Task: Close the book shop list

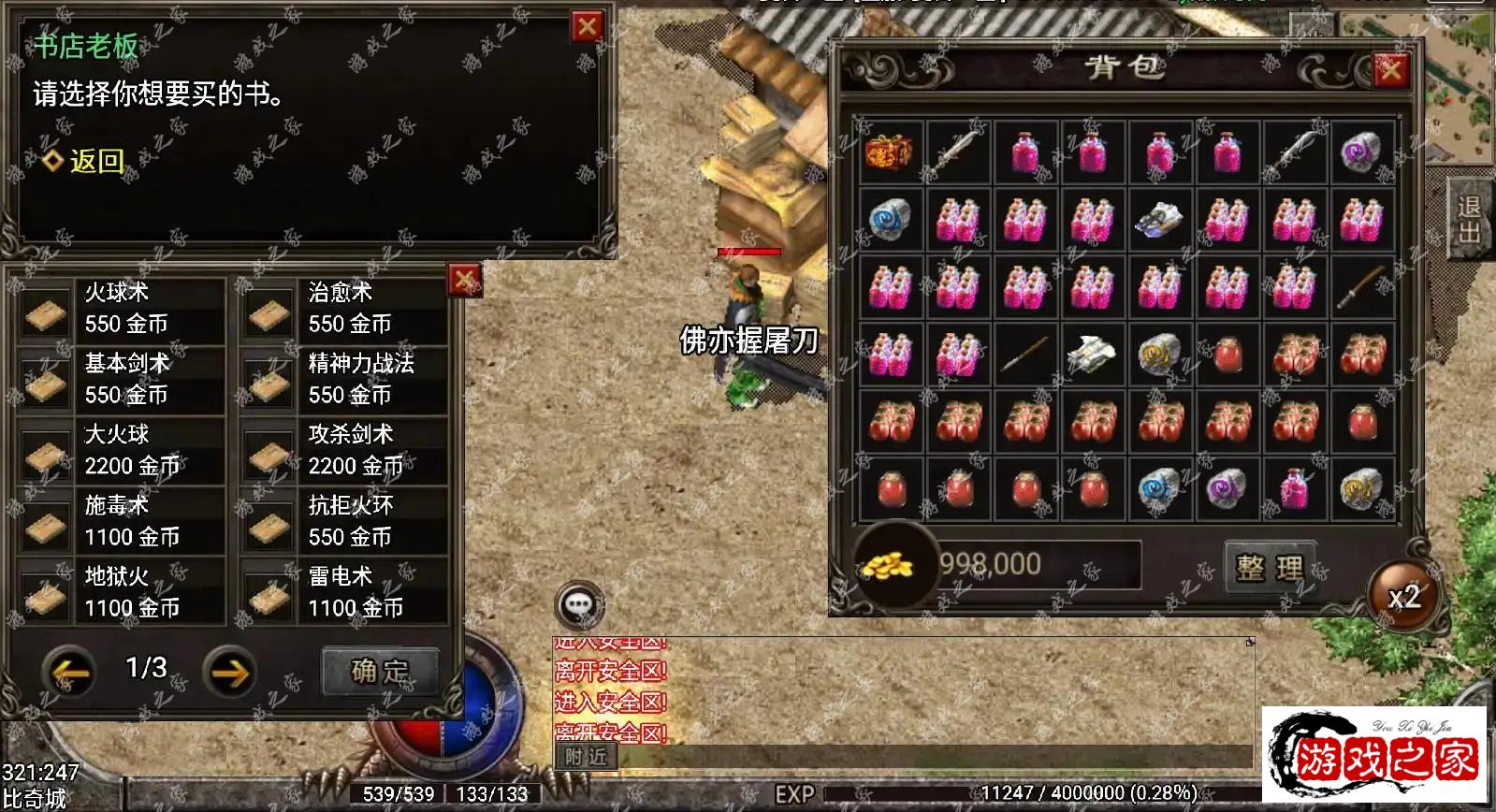Action: (x=464, y=279)
